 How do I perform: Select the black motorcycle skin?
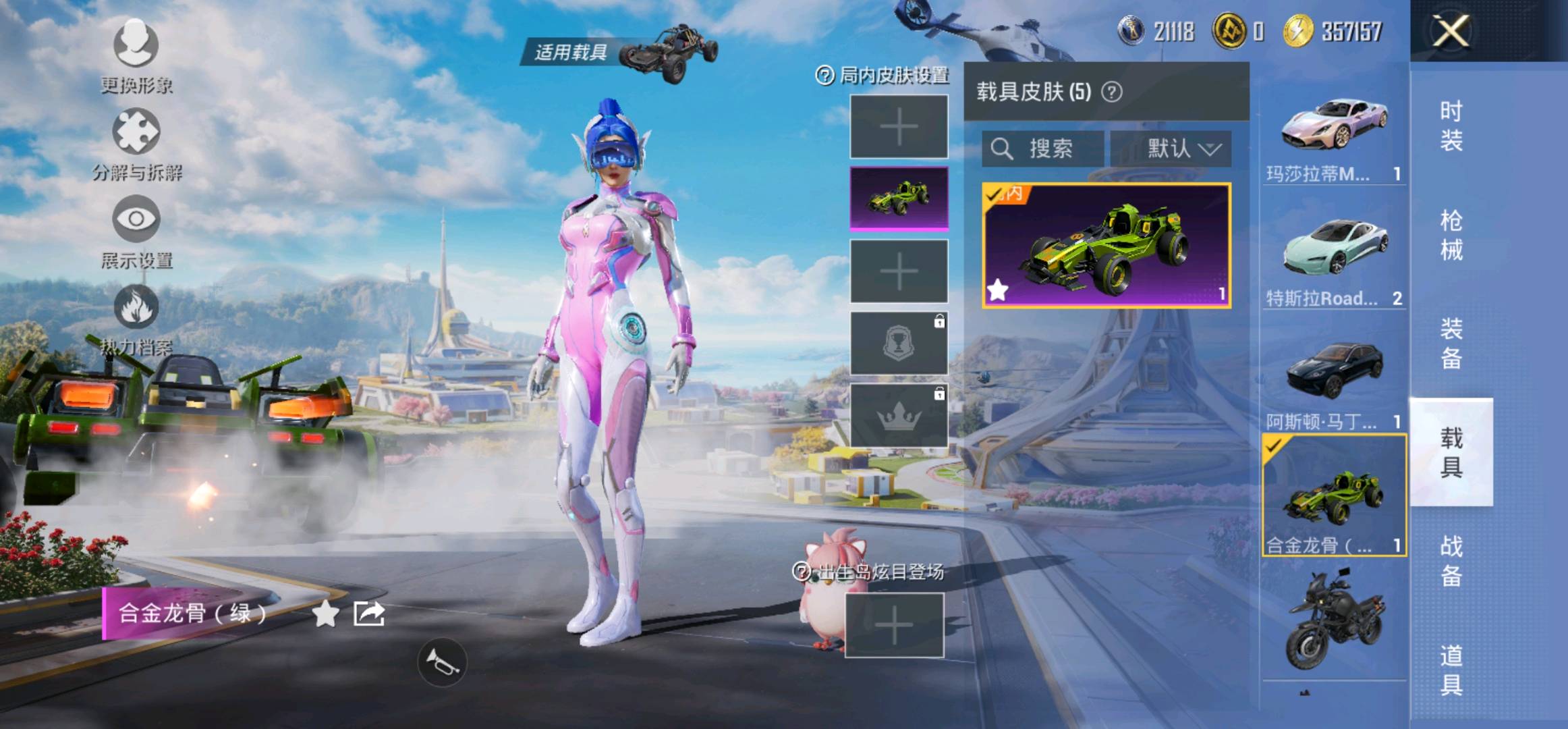(1334, 621)
